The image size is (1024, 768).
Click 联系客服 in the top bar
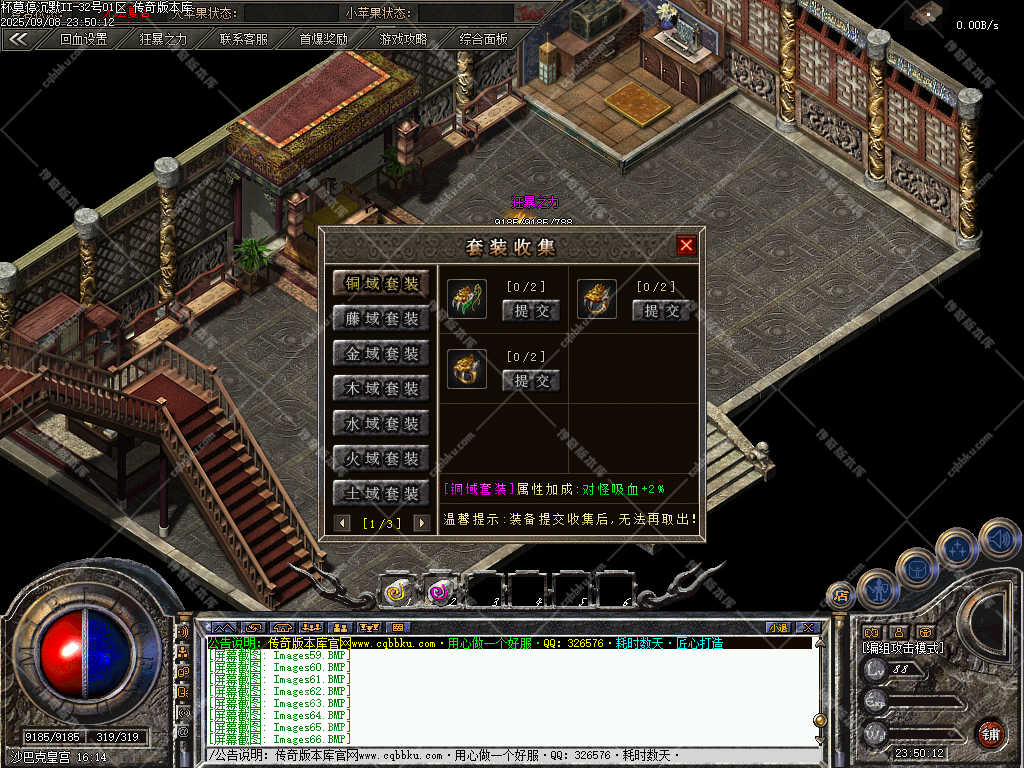point(244,40)
